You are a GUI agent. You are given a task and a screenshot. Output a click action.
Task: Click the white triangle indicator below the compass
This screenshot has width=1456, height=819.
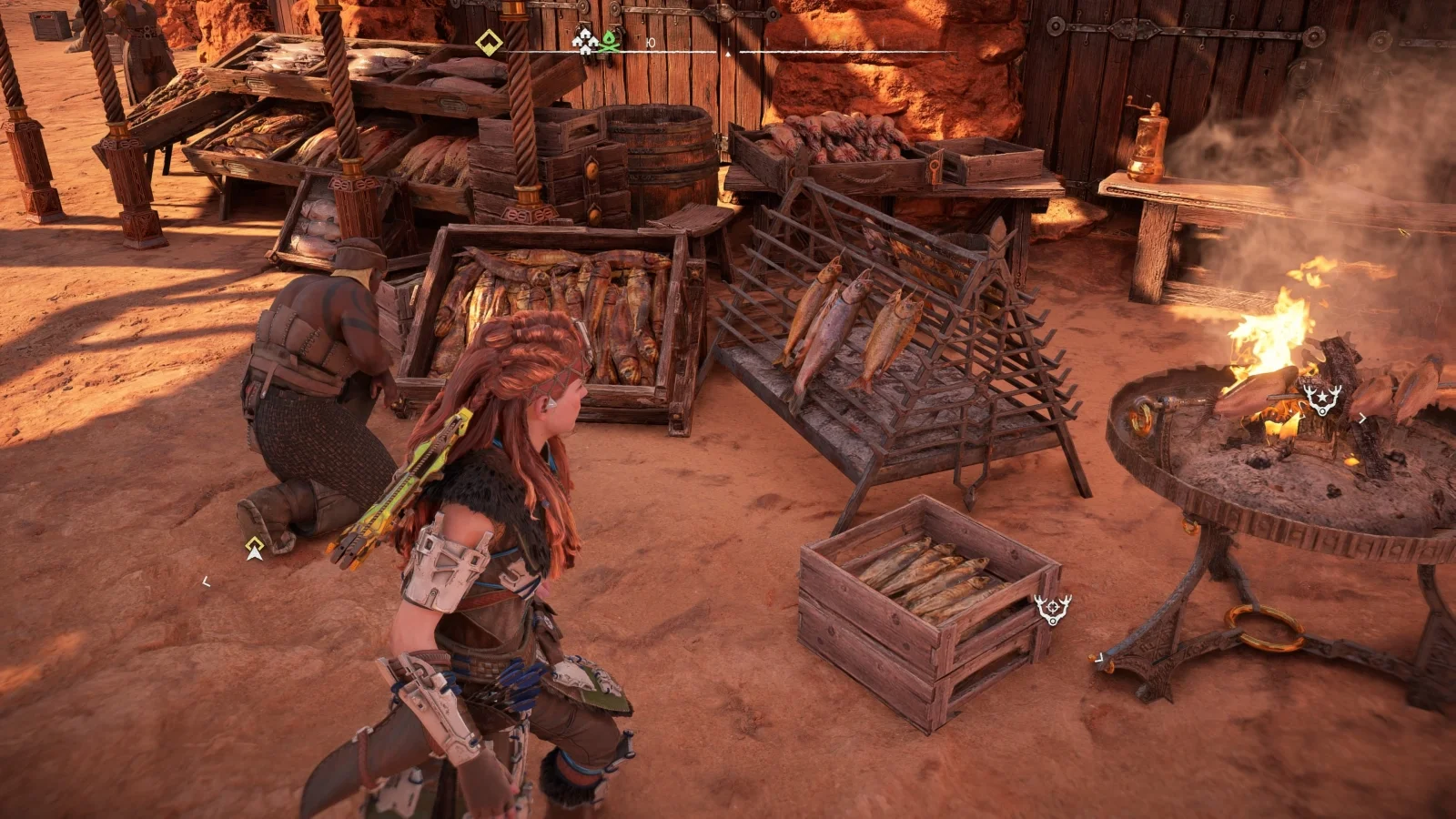(x=728, y=53)
